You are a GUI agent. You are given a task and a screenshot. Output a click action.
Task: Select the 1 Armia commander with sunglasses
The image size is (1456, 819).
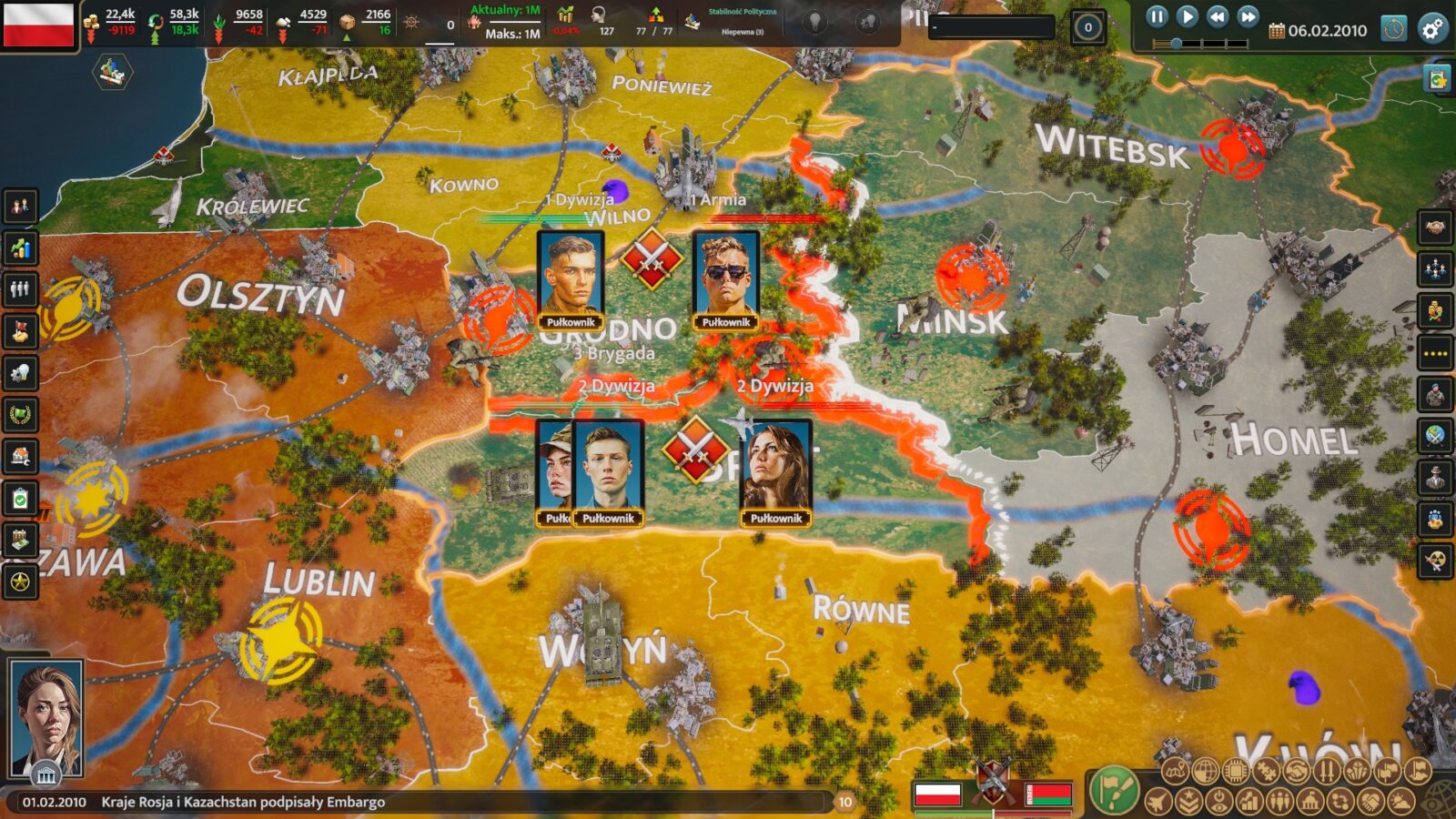pos(725,279)
